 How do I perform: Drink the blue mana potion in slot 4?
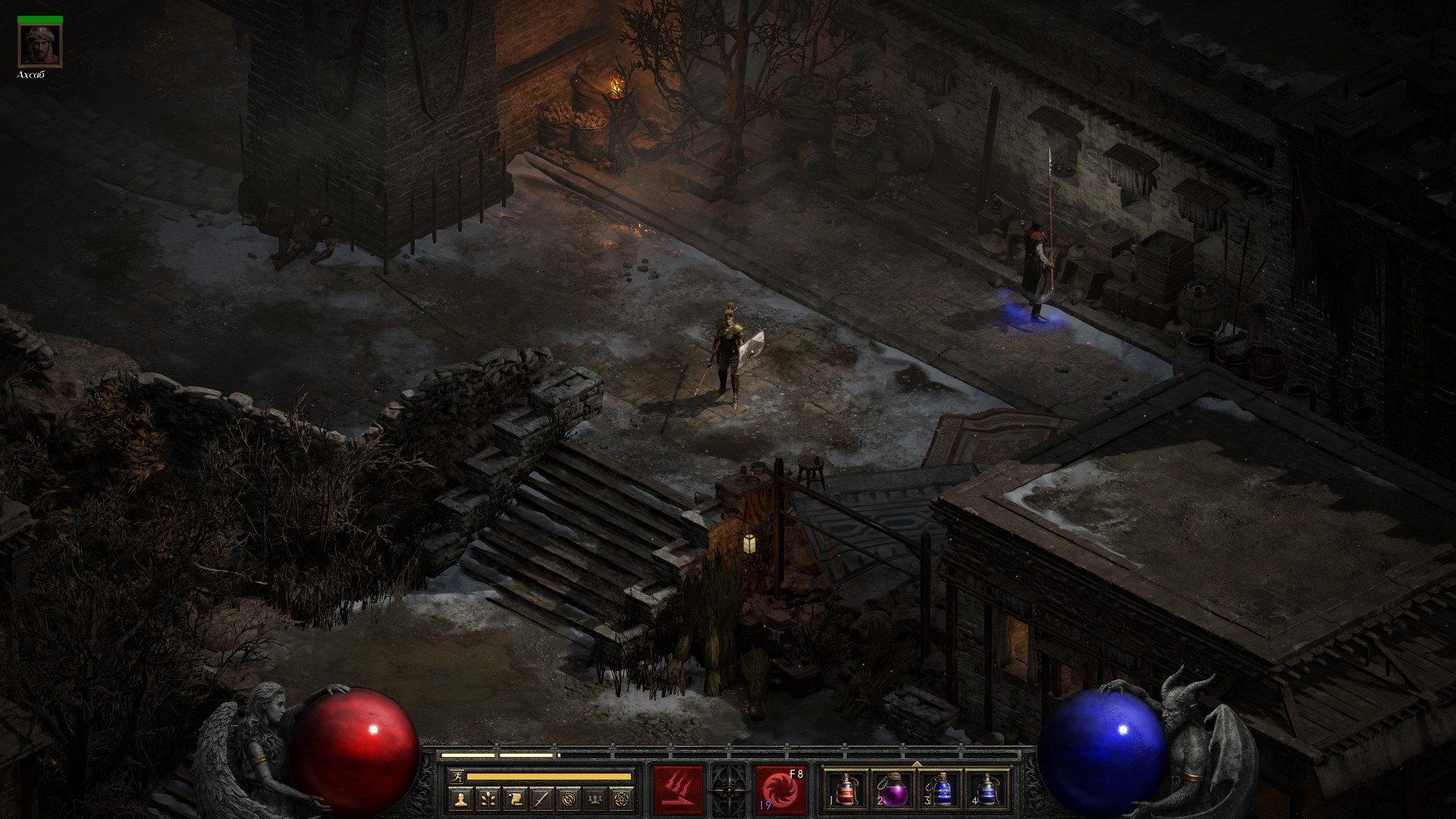pos(984,789)
